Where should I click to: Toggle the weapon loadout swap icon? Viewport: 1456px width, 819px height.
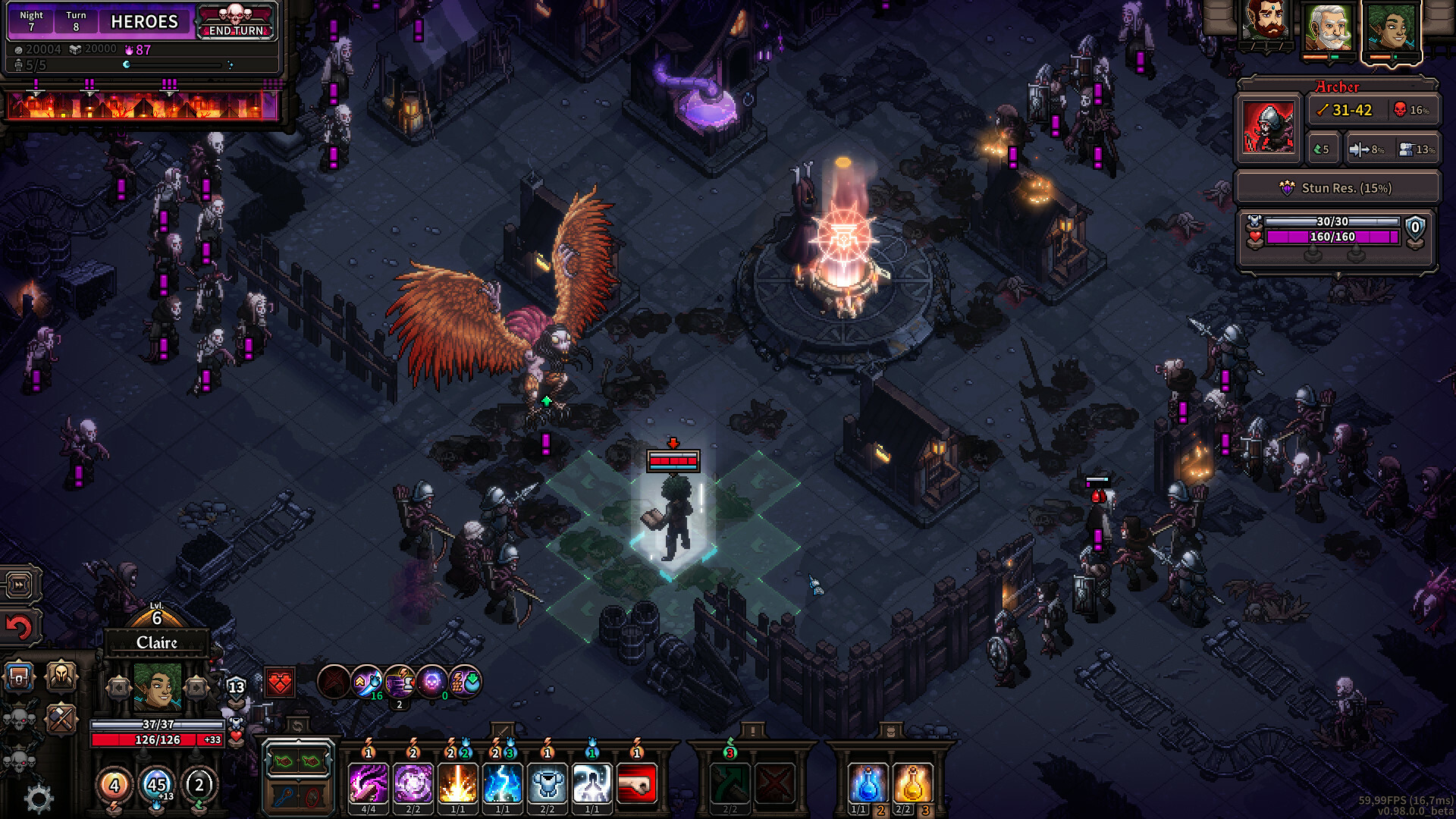[298, 726]
